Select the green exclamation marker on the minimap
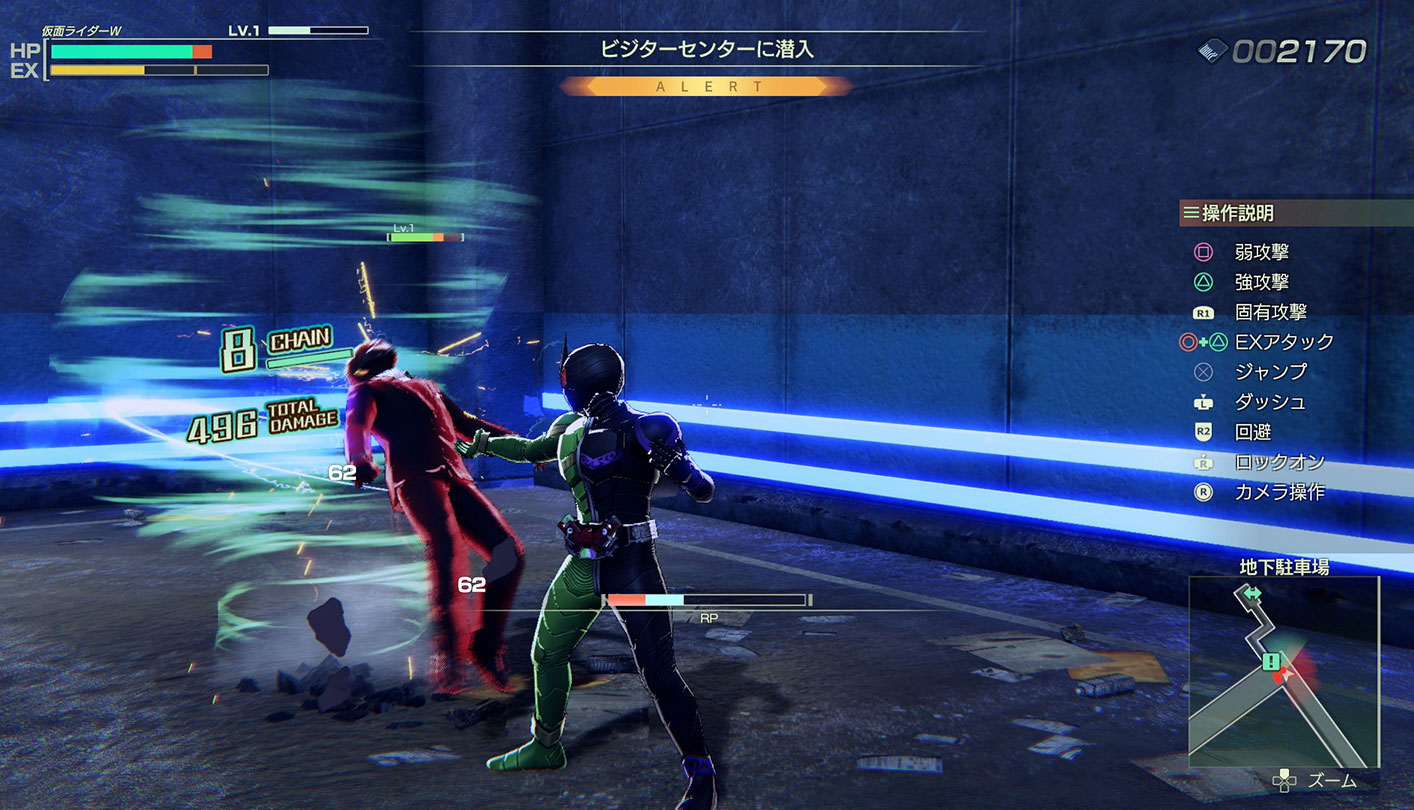Screen dimensions: 1414x810 click(1270, 661)
